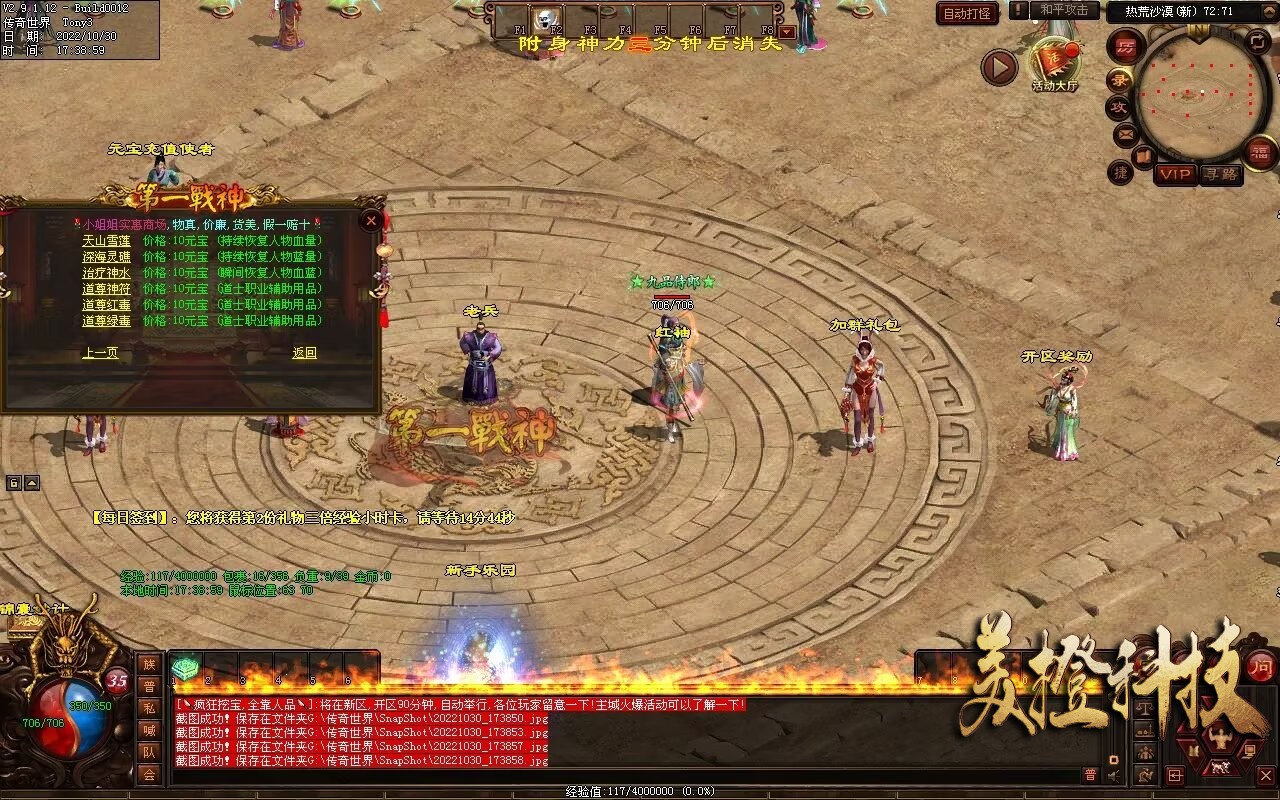Switch to the 私 private chat channel
This screenshot has height=800, width=1280.
(149, 708)
